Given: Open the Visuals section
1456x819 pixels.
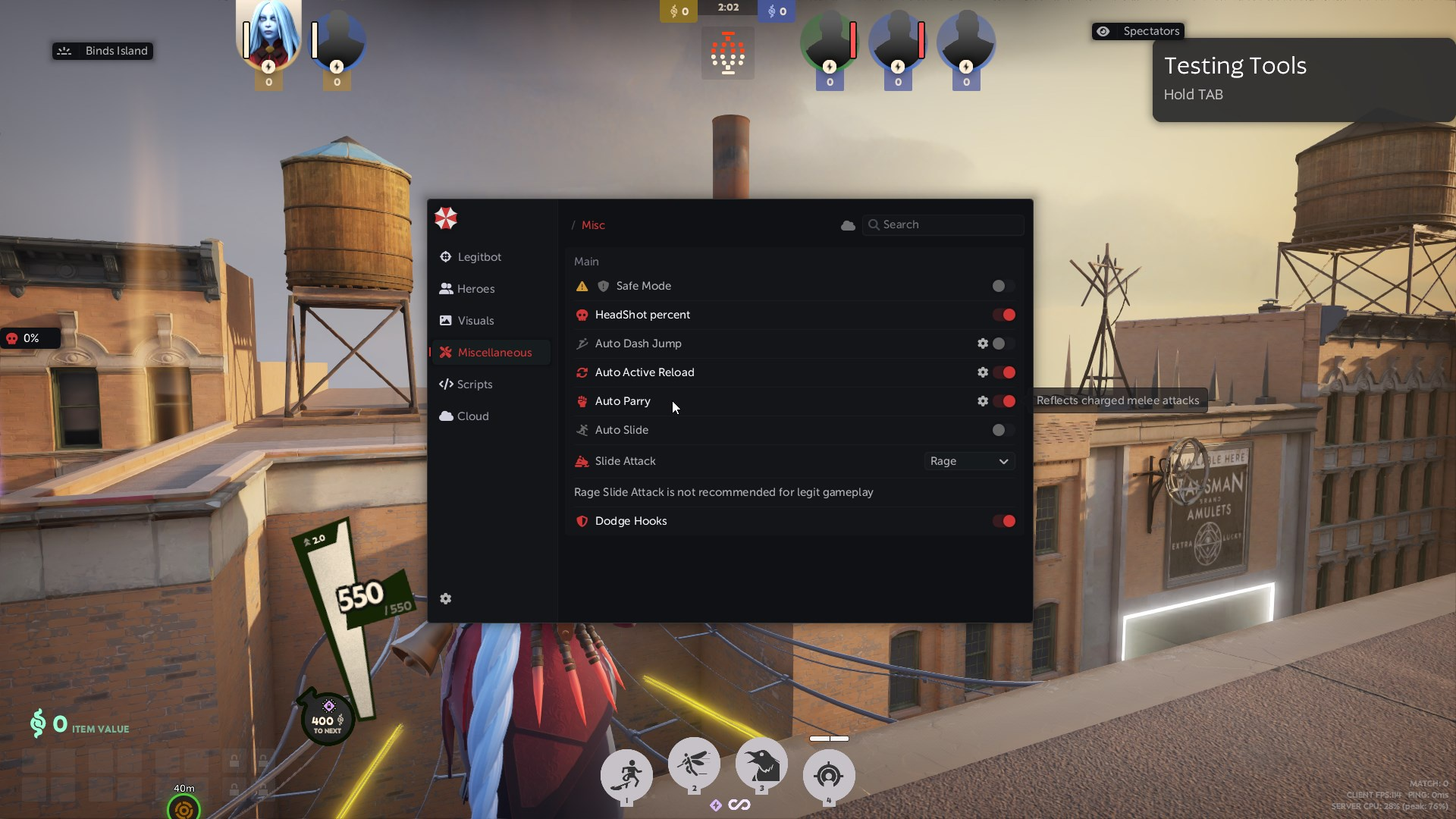Looking at the screenshot, I should click(475, 321).
